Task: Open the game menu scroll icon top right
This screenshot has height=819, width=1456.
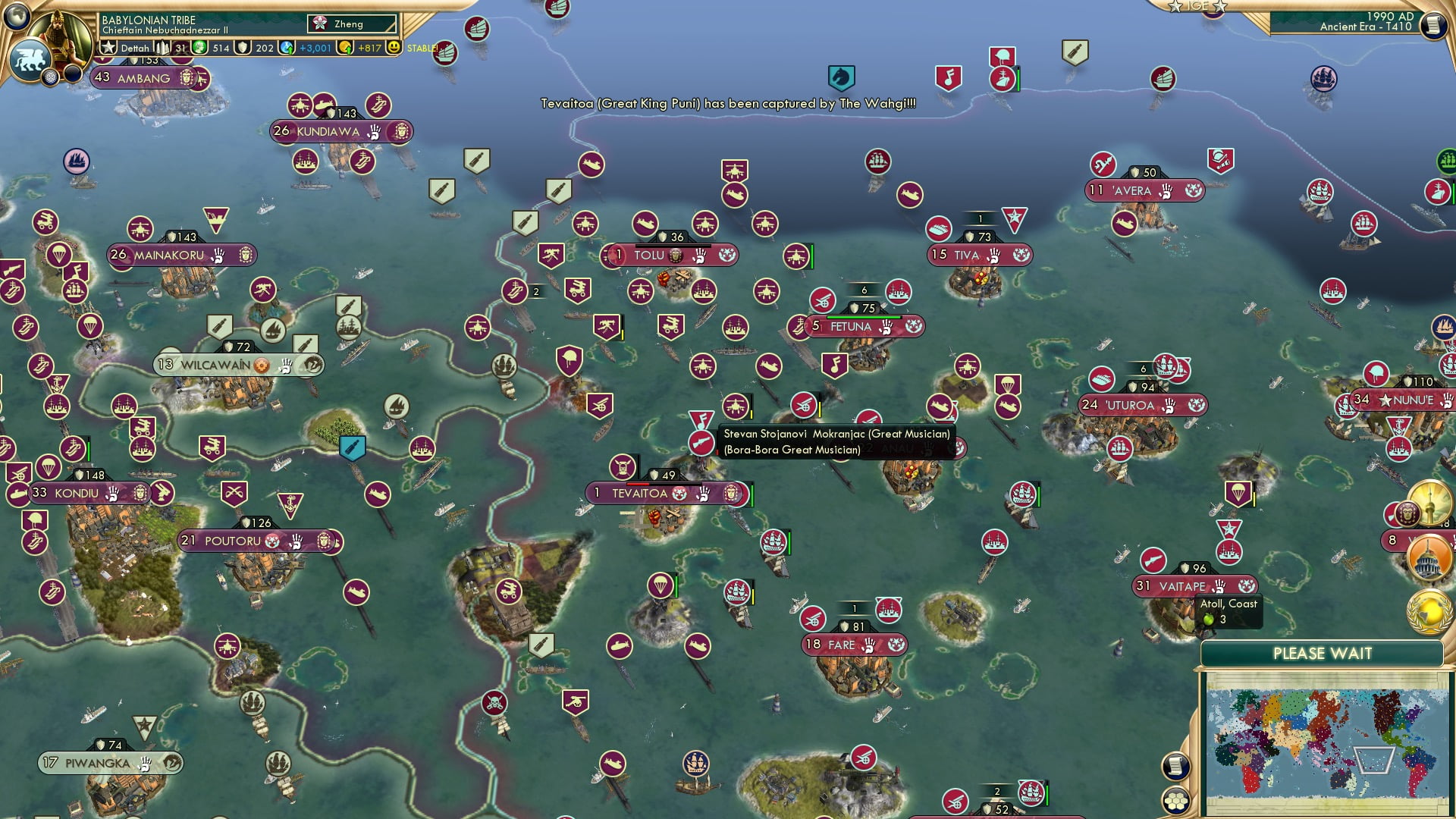Action: pos(1435,25)
